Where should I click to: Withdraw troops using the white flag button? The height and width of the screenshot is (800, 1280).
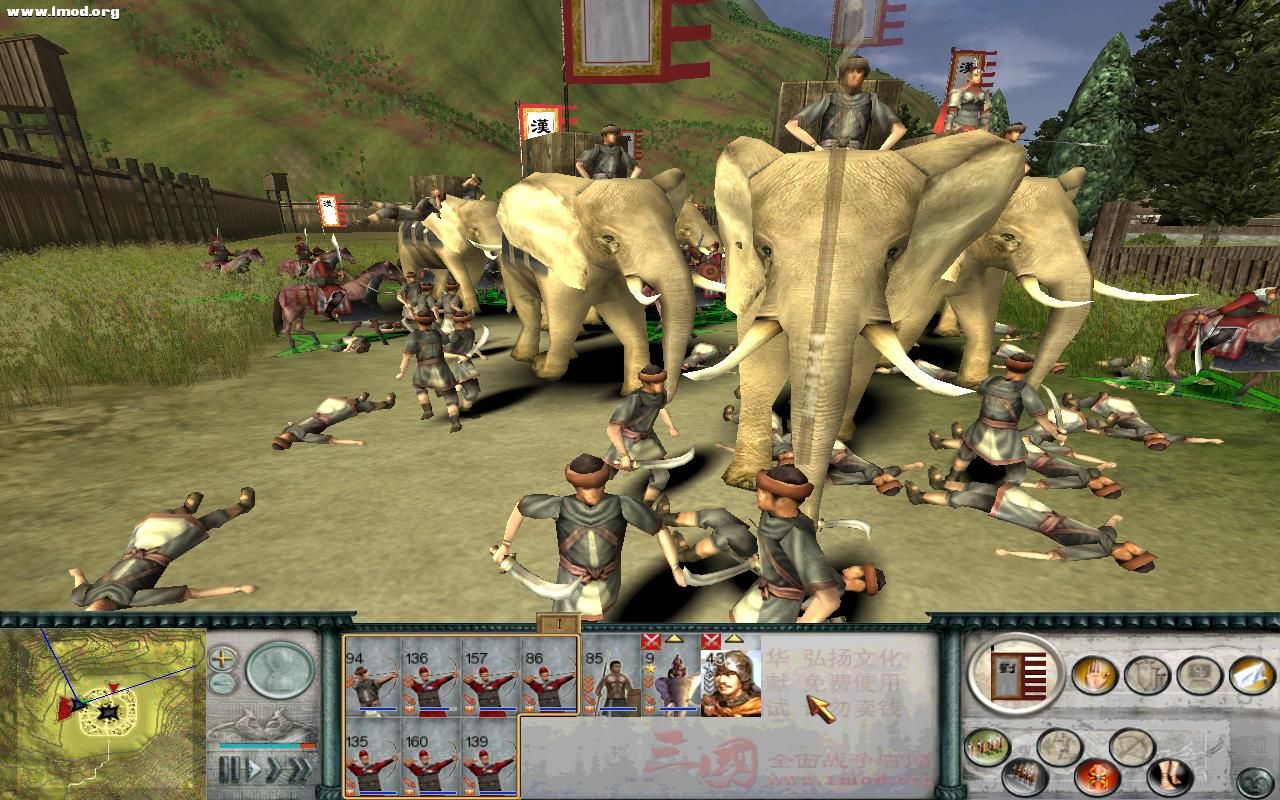pyautogui.click(x=1251, y=675)
